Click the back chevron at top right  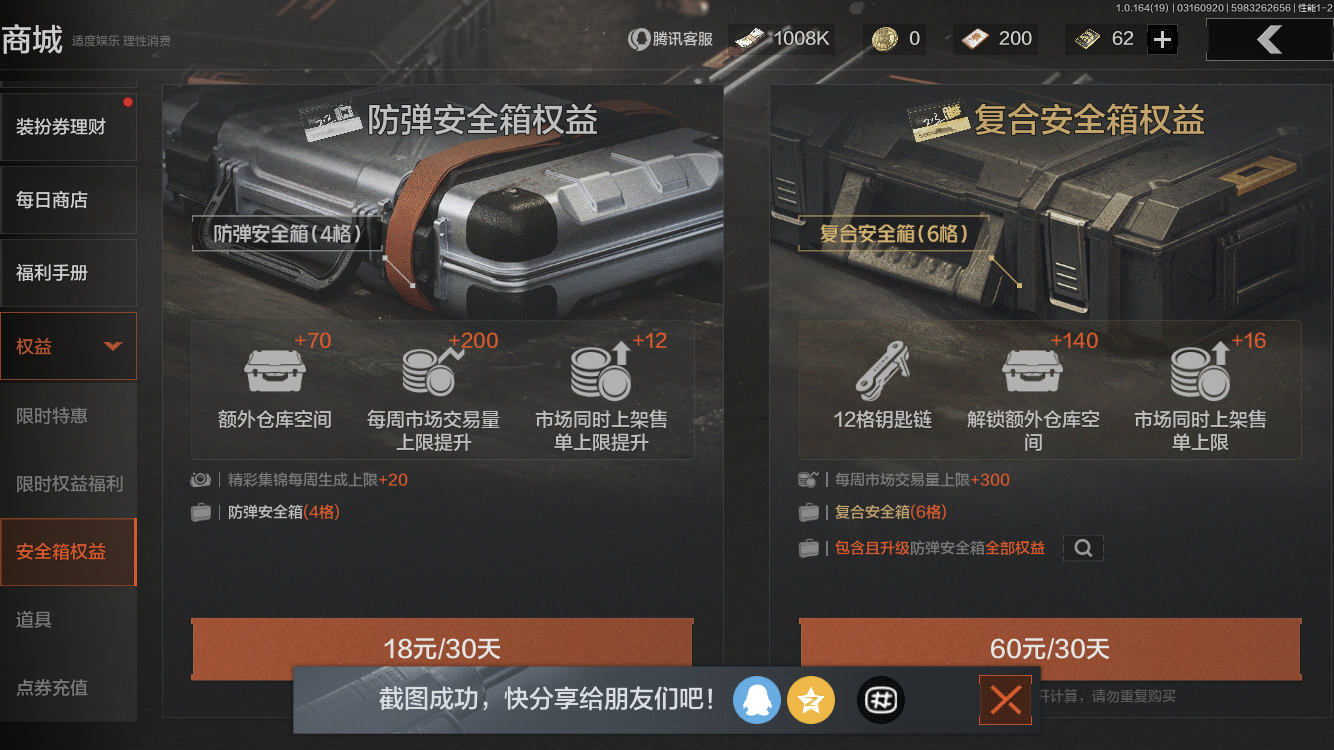1270,40
